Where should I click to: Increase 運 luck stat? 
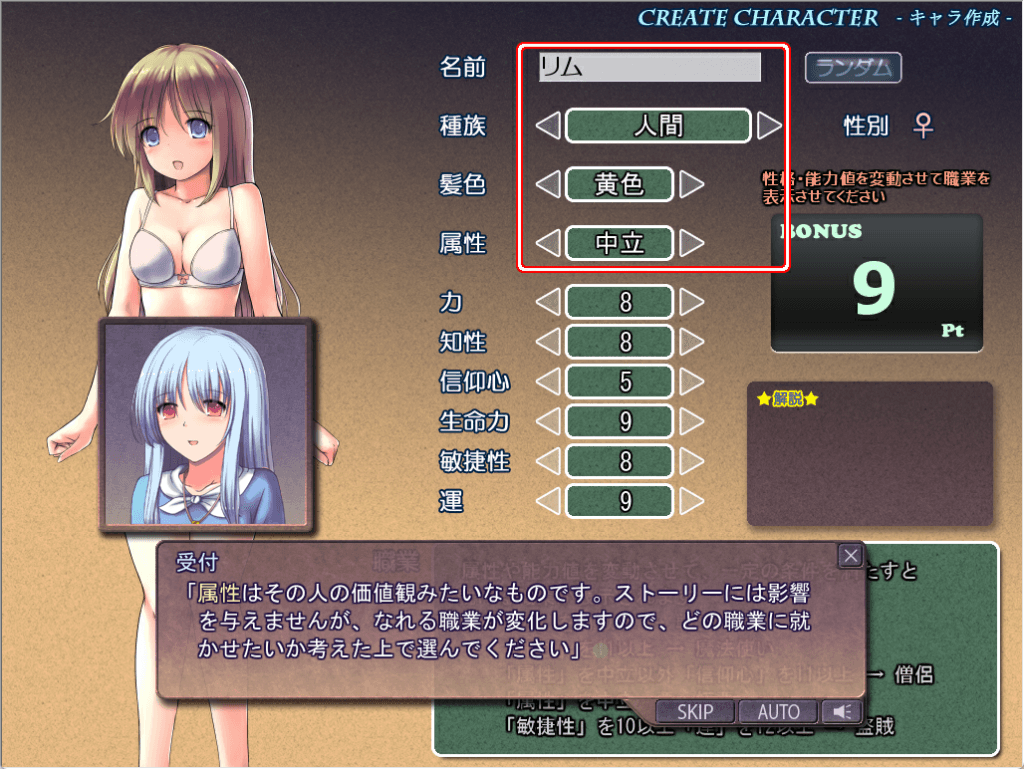click(x=692, y=500)
